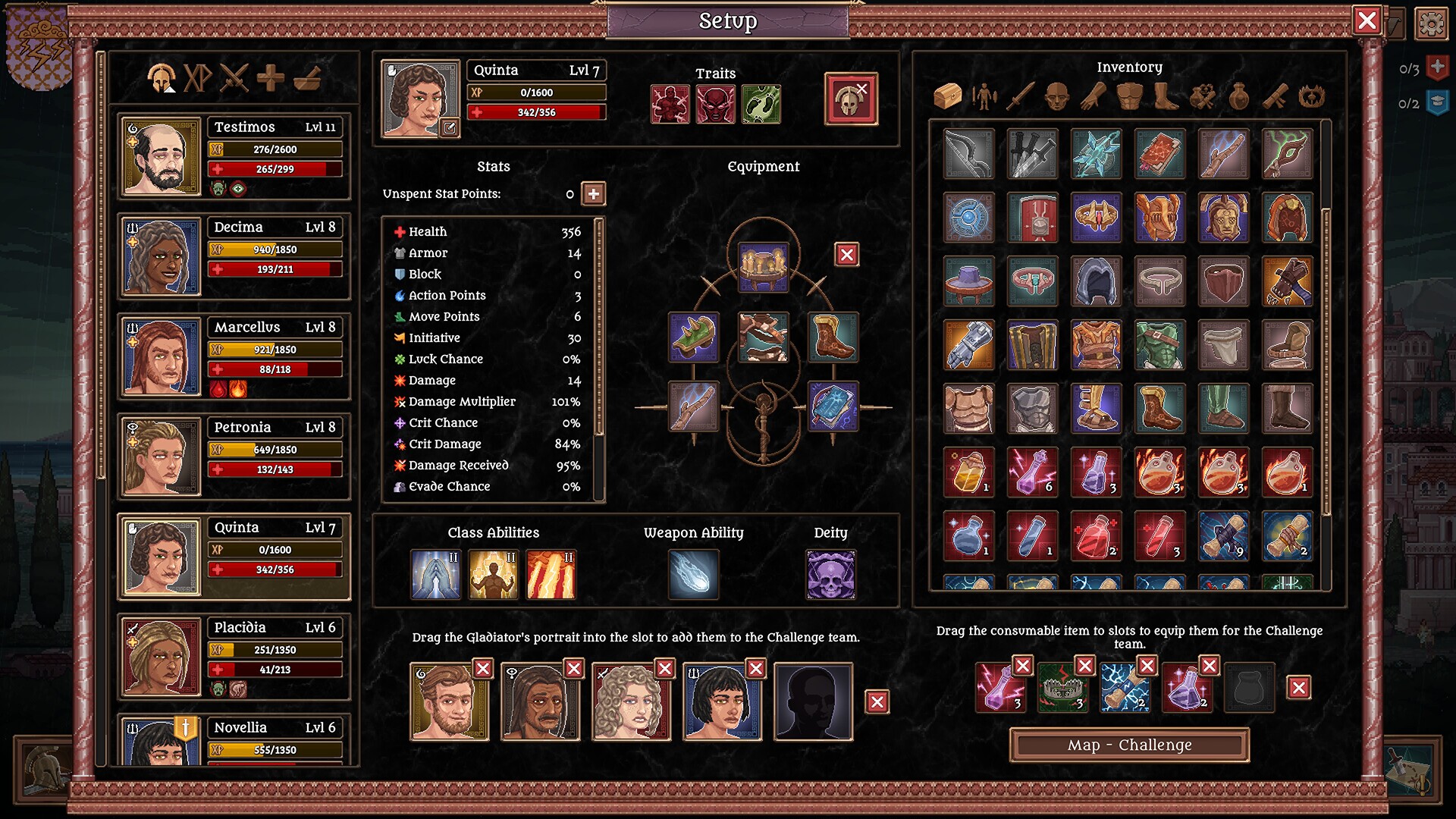Toggle the green footprints trait
The image size is (1456, 819).
click(762, 104)
